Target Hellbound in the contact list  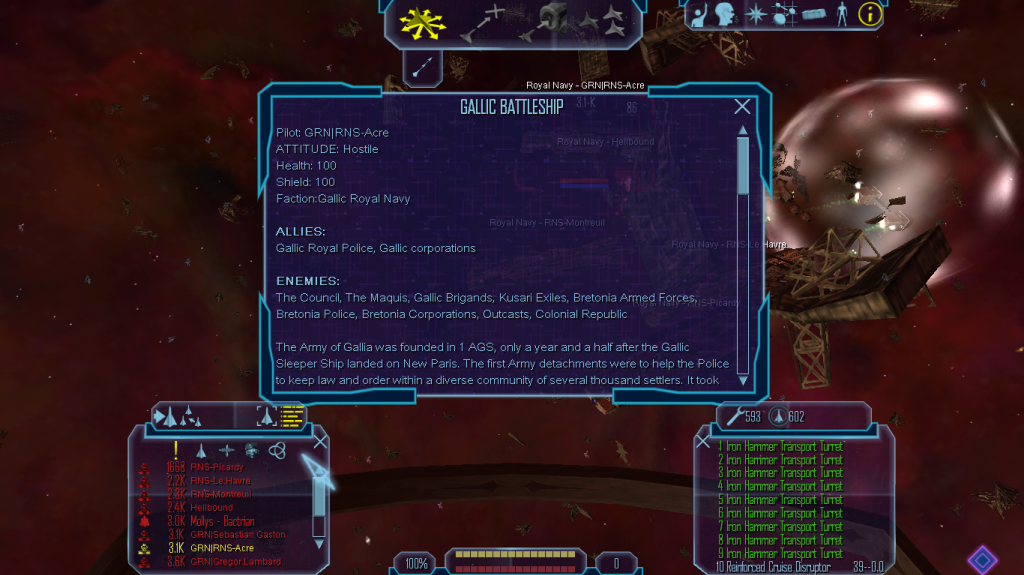coord(213,508)
